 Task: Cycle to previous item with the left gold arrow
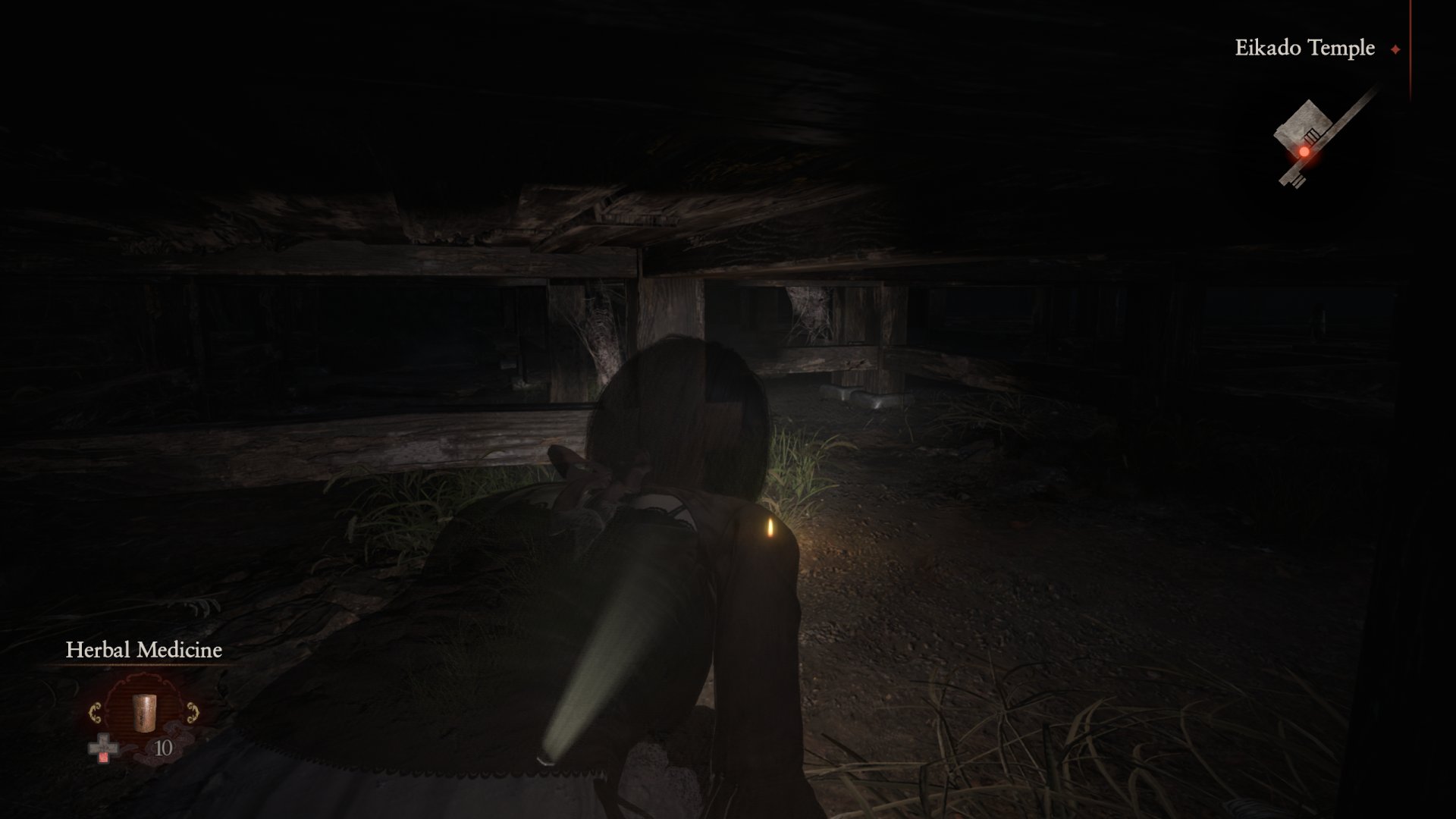coord(96,713)
